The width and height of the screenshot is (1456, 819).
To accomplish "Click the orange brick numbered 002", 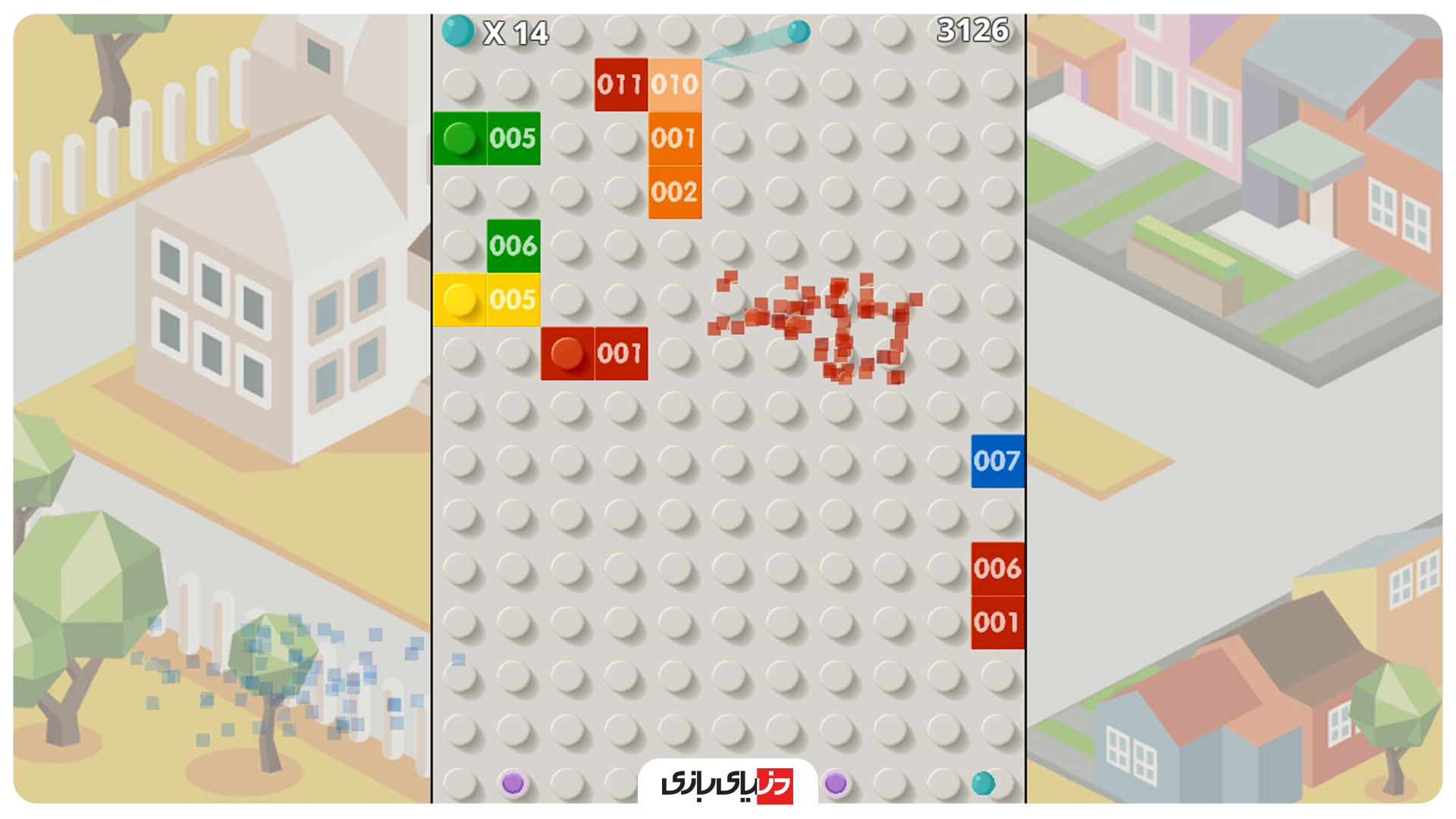I will pos(673,193).
